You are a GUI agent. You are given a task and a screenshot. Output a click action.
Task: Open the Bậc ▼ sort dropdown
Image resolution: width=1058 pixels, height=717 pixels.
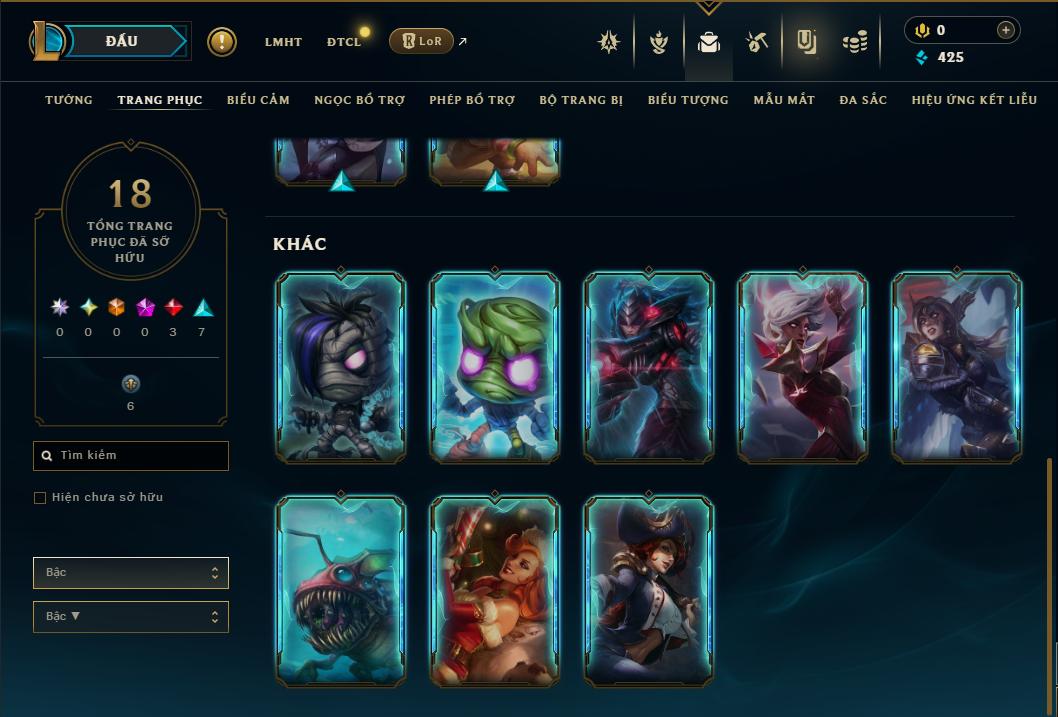point(131,617)
